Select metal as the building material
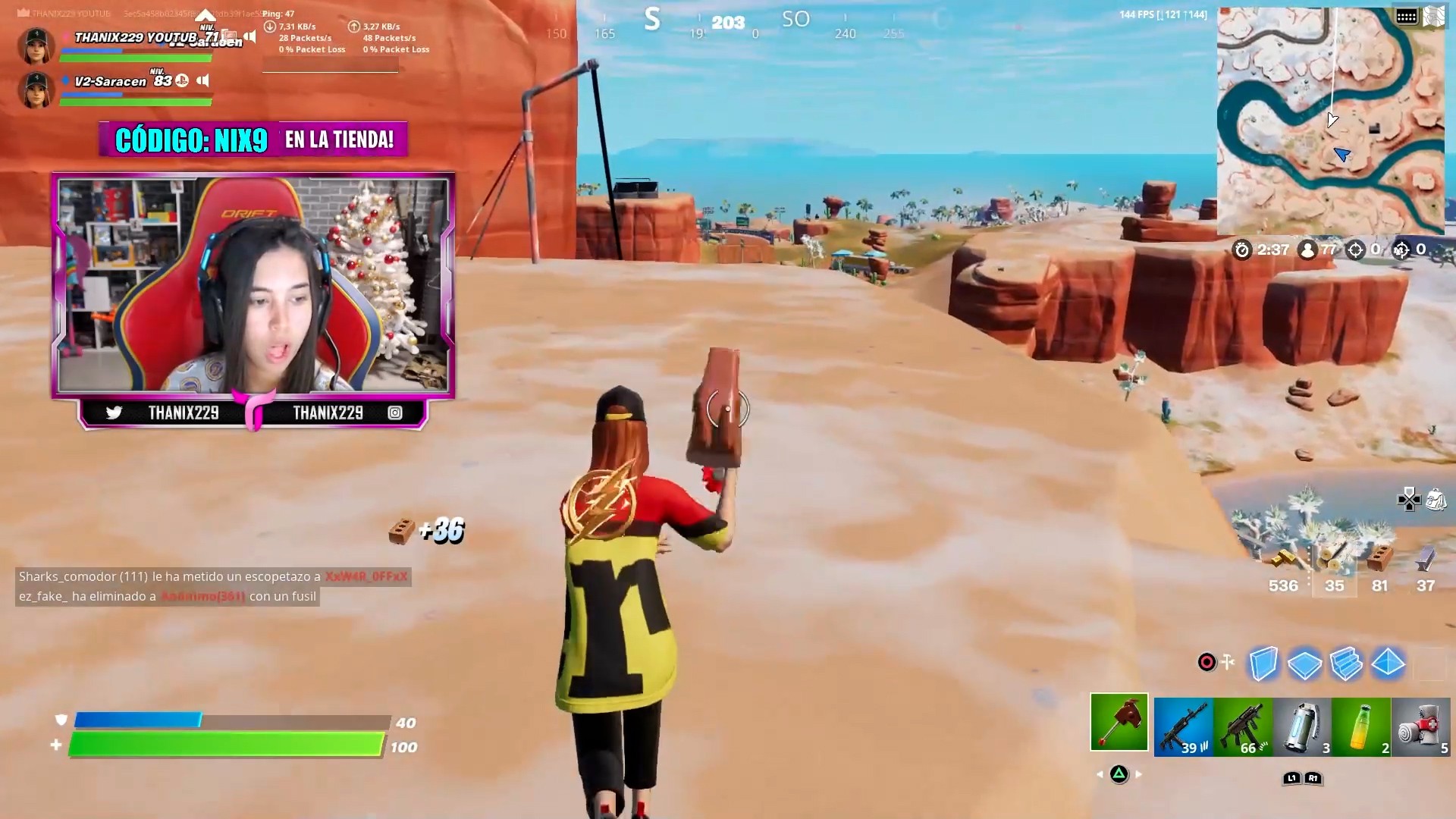This screenshot has height=819, width=1456. coord(1425,565)
